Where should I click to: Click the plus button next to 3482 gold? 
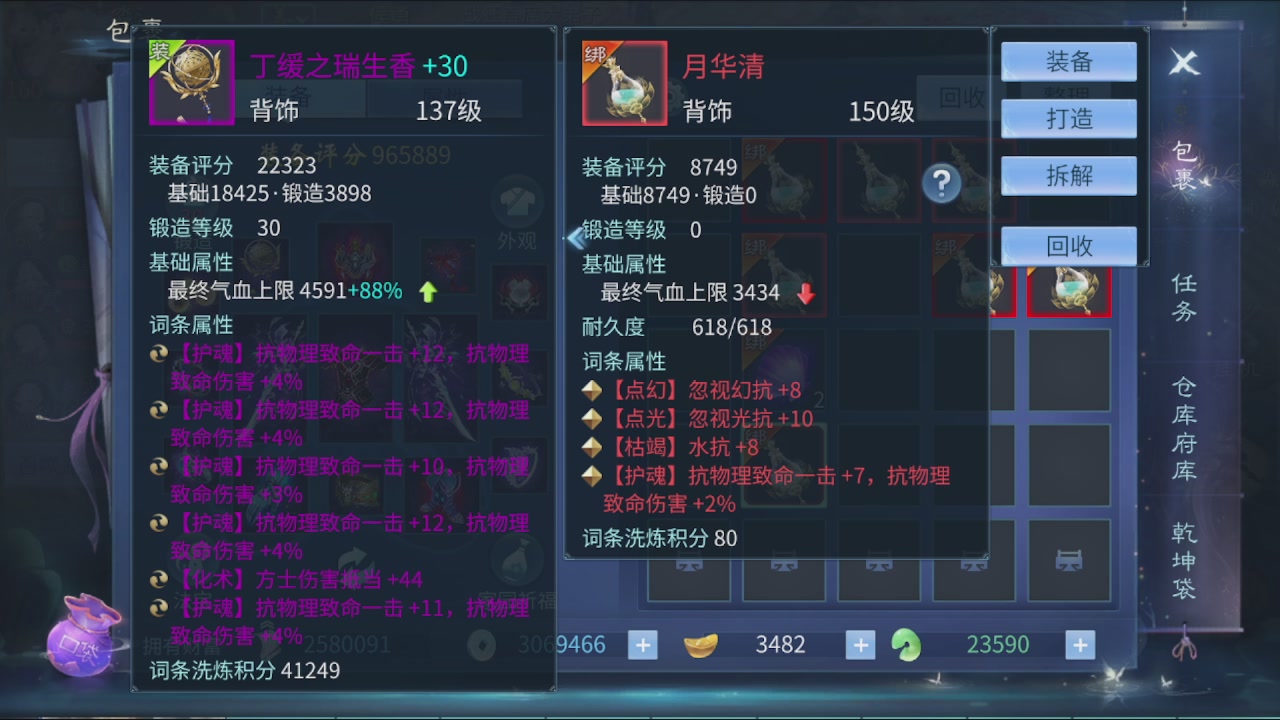click(859, 645)
